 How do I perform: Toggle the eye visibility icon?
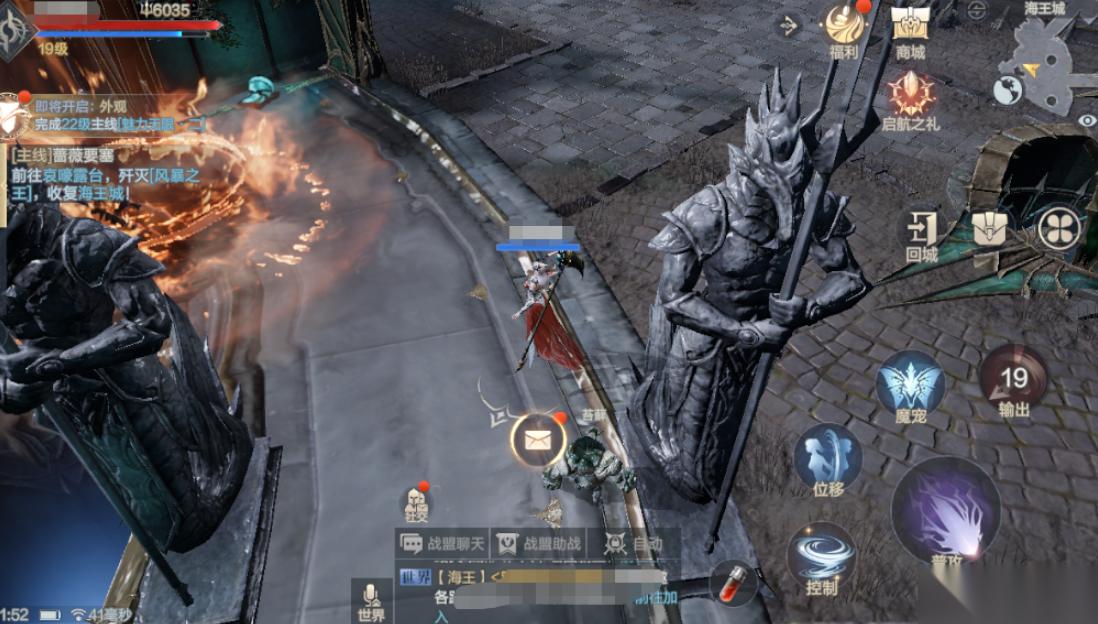click(x=1087, y=121)
